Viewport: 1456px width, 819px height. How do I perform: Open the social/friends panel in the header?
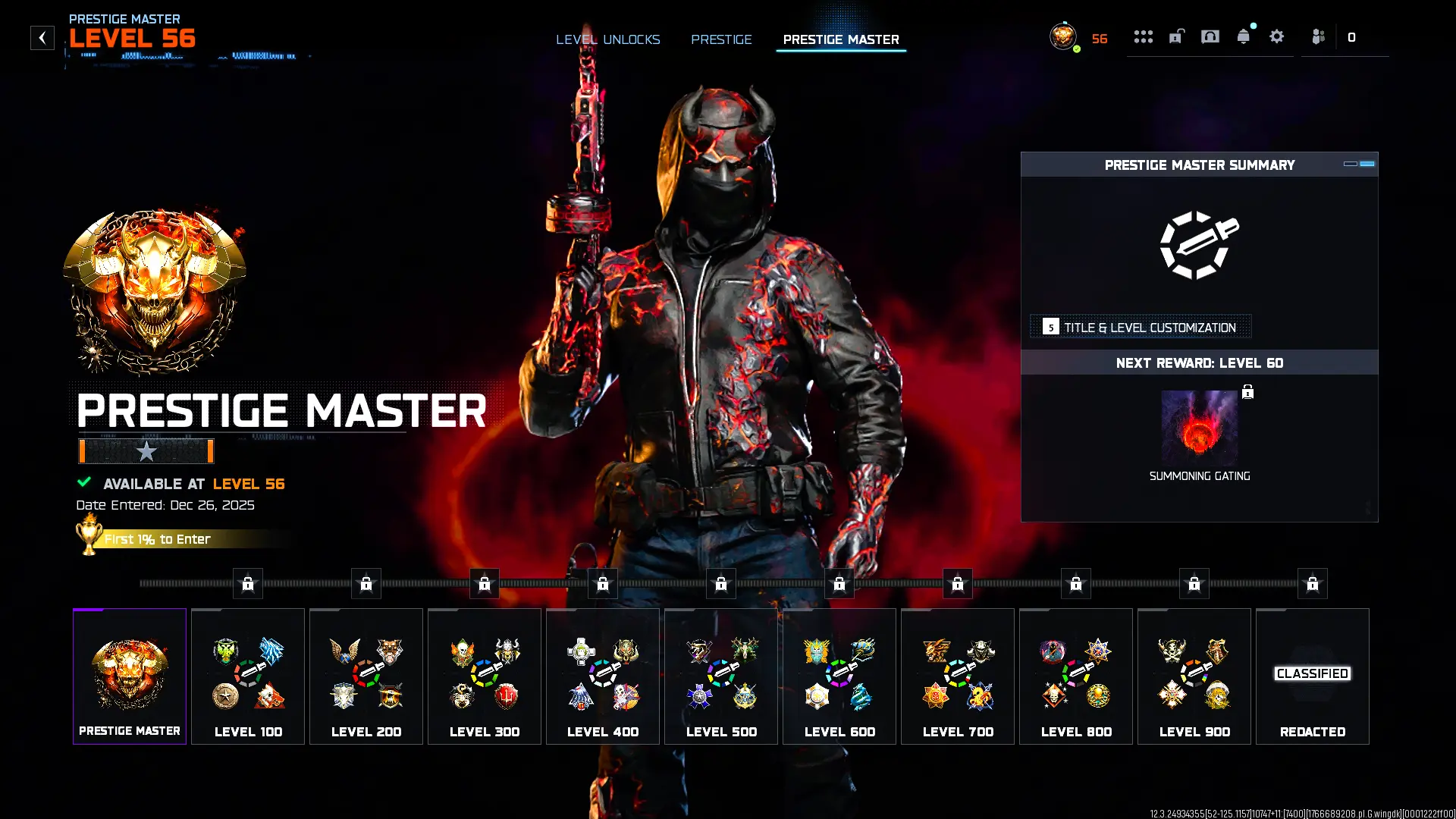(1317, 36)
